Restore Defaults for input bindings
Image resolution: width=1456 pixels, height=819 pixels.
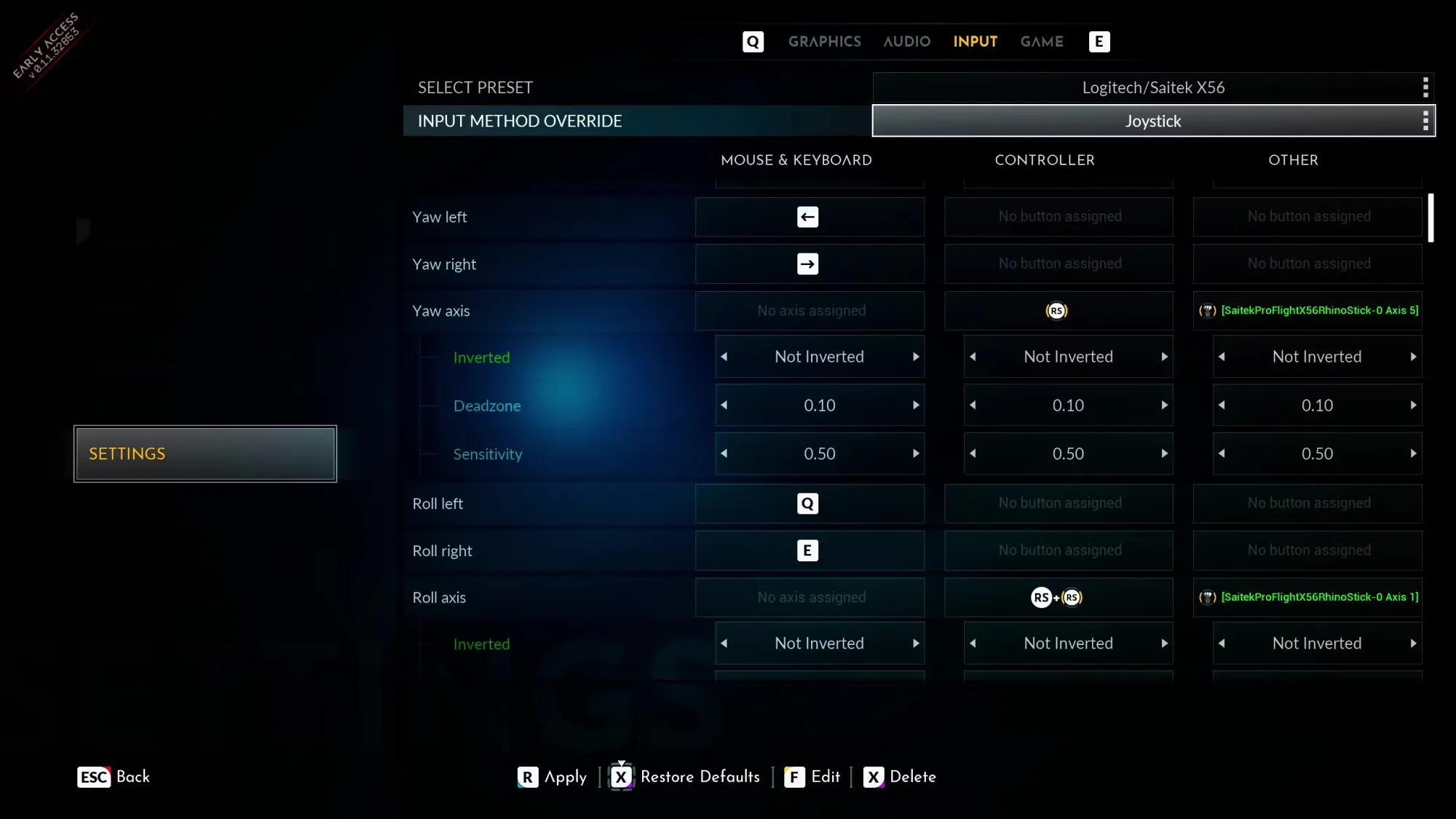pos(685,777)
